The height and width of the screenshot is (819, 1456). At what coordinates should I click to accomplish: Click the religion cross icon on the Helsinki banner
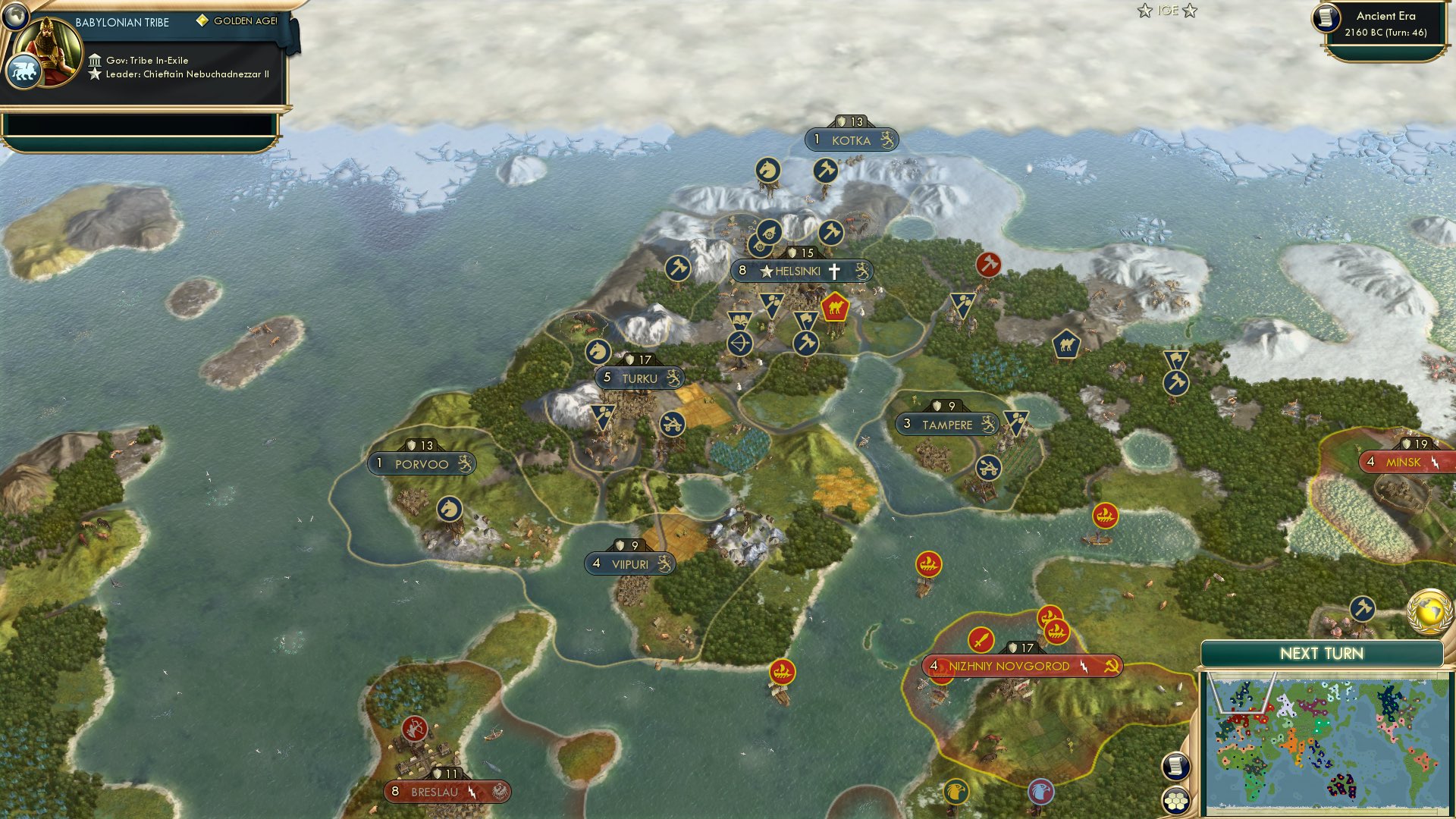pos(834,270)
